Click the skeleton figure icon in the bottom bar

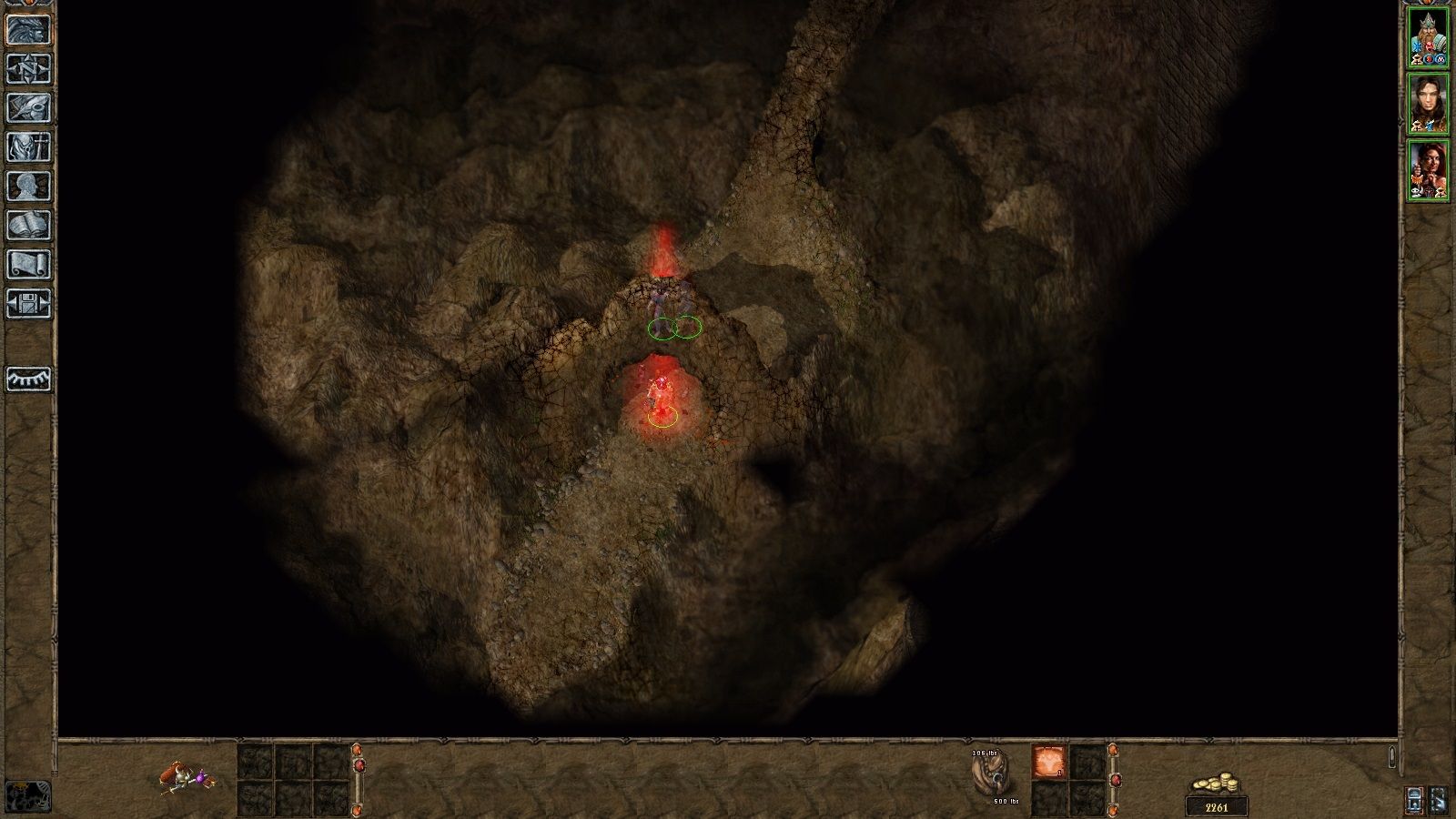point(188,776)
